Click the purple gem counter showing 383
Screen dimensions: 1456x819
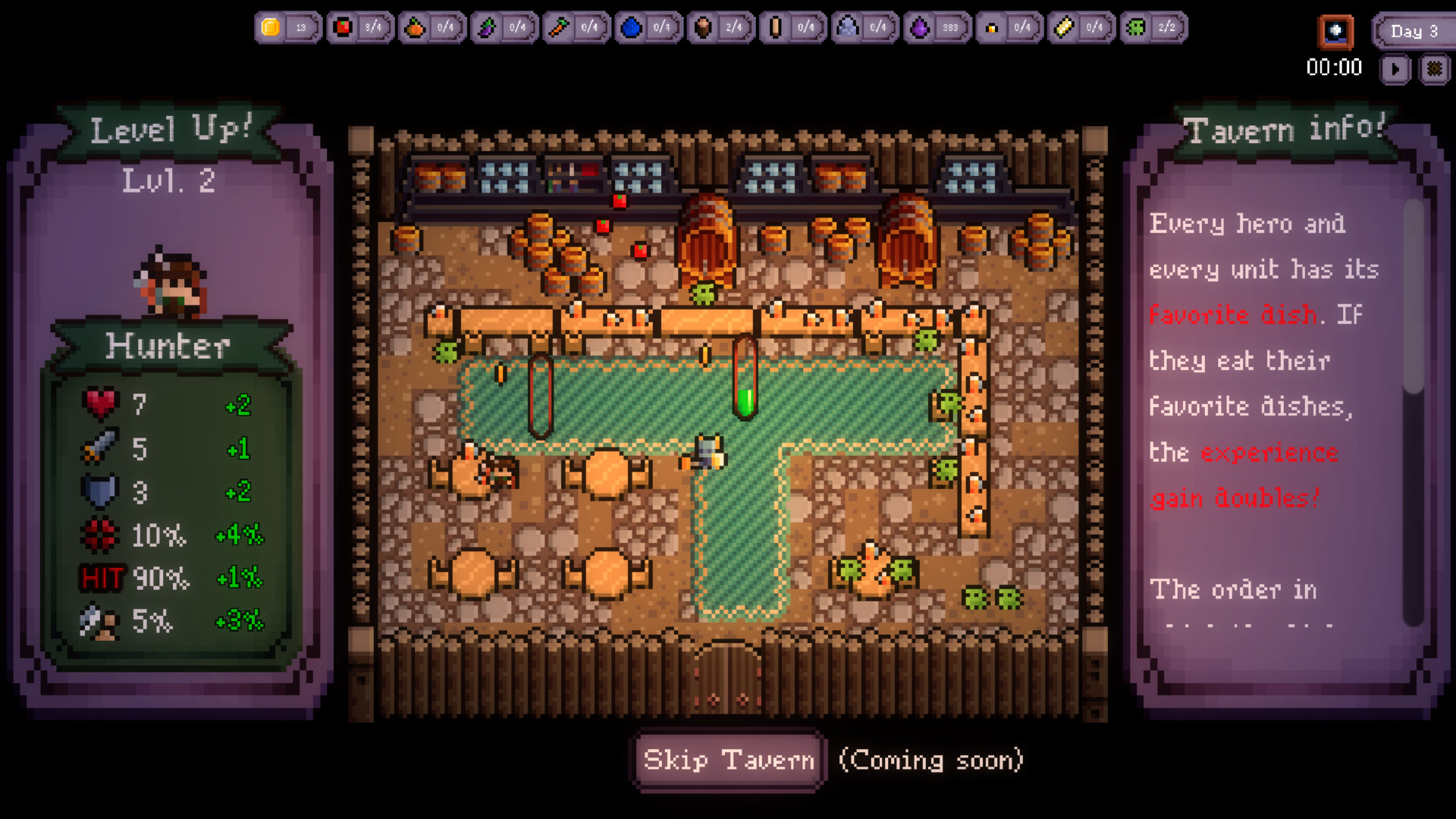pos(952,27)
